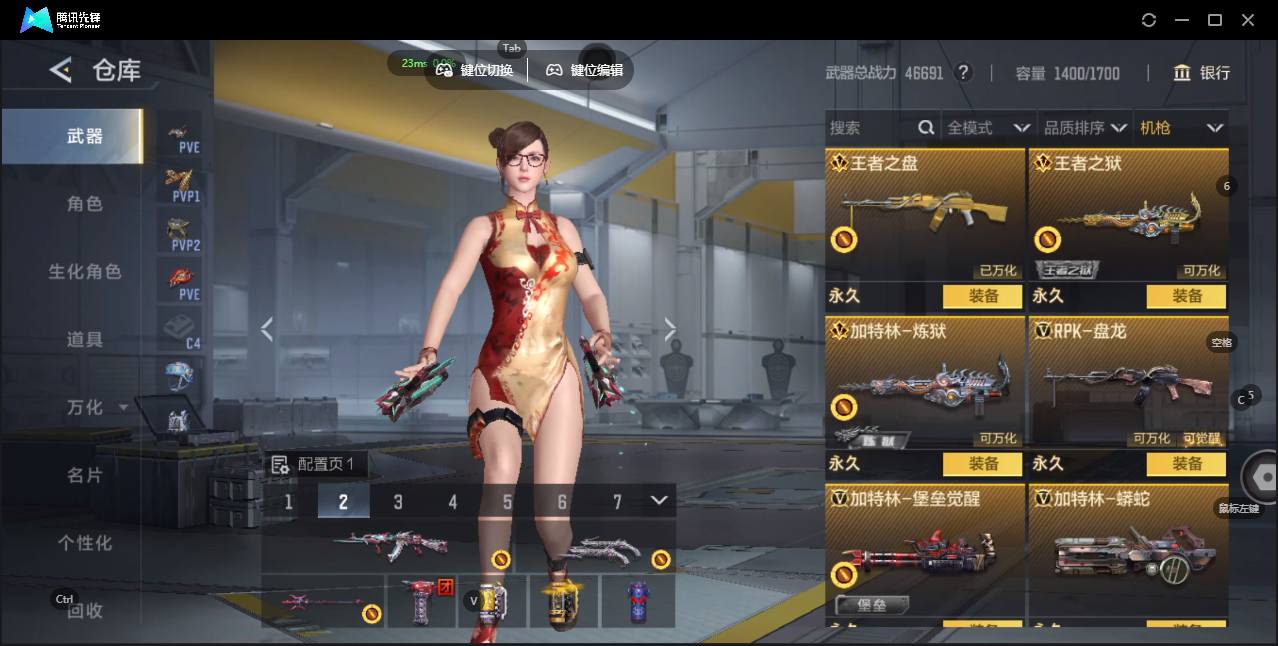Open the 生化角色 category

(x=85, y=272)
